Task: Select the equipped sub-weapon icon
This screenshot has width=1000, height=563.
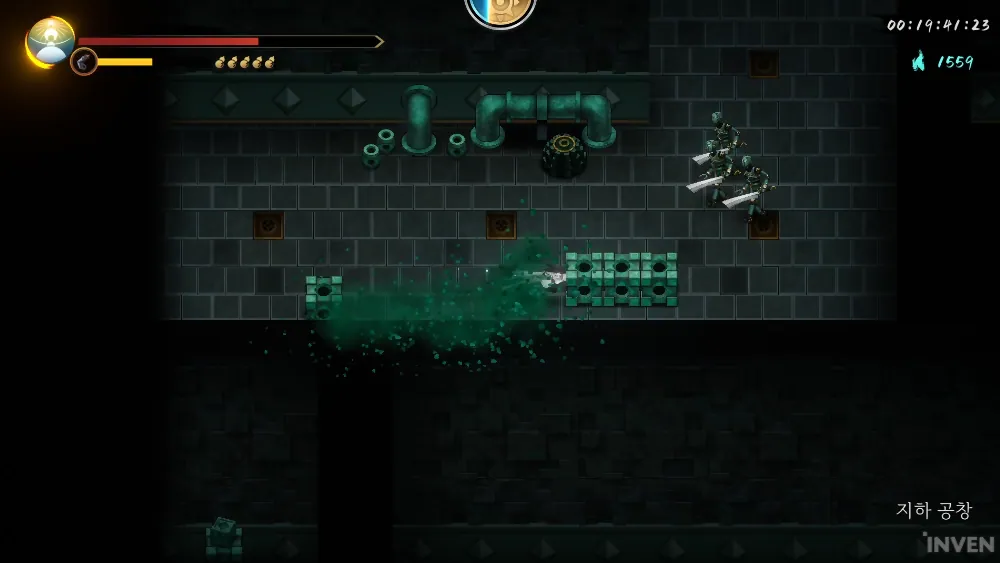Action: click(x=84, y=62)
